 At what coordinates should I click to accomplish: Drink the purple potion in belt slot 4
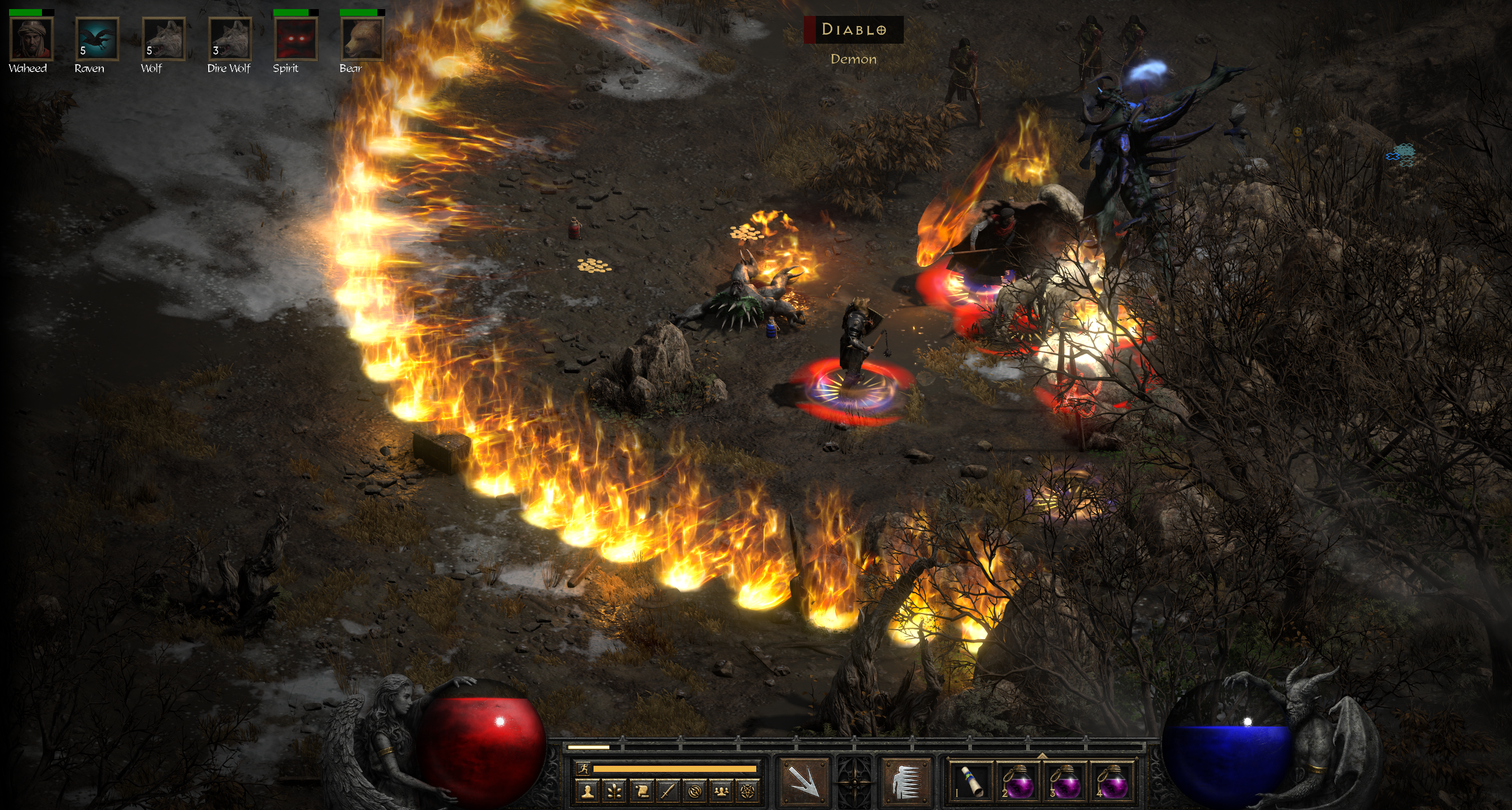[1113, 782]
